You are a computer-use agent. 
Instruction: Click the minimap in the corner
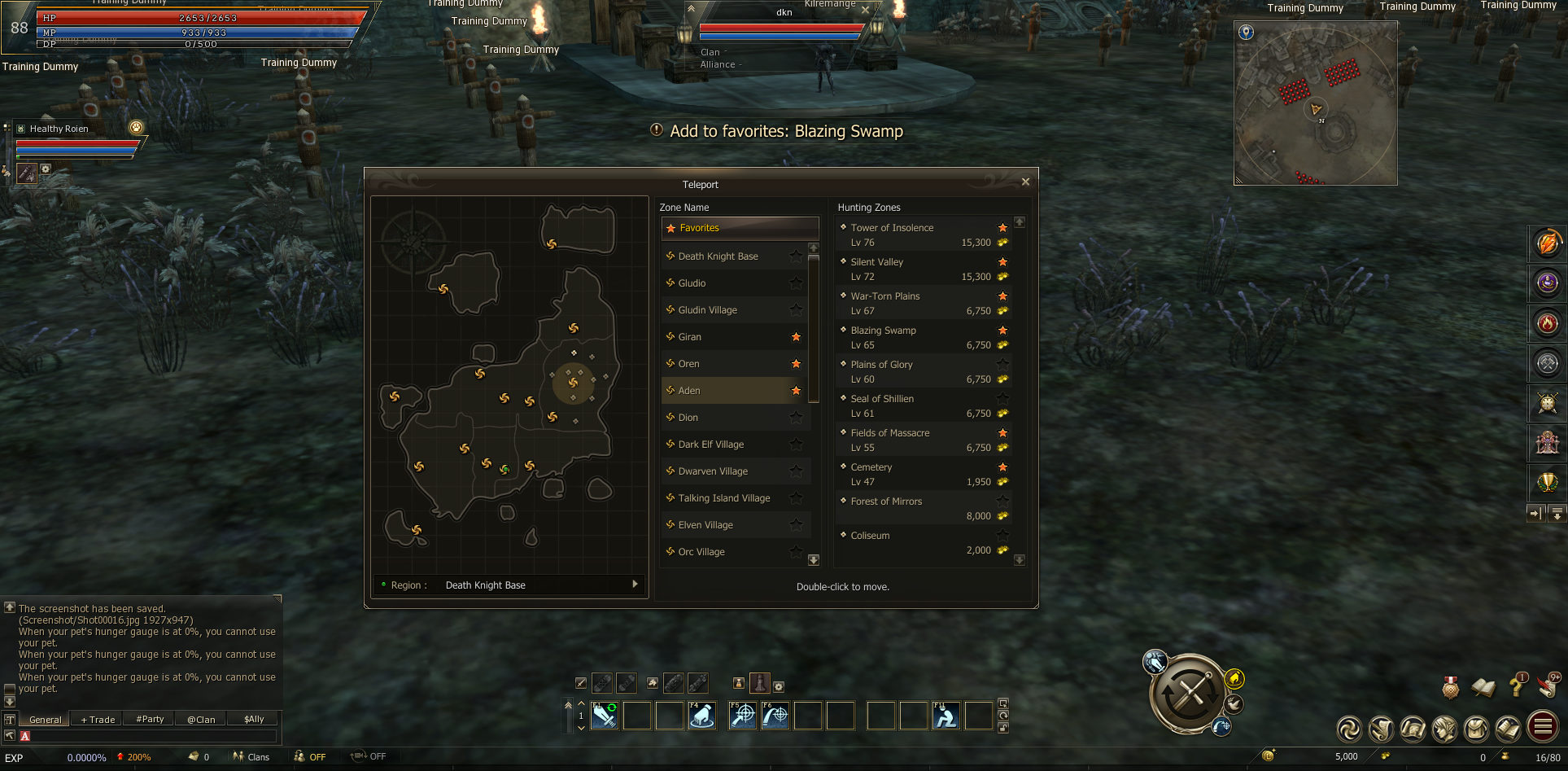pyautogui.click(x=1315, y=103)
